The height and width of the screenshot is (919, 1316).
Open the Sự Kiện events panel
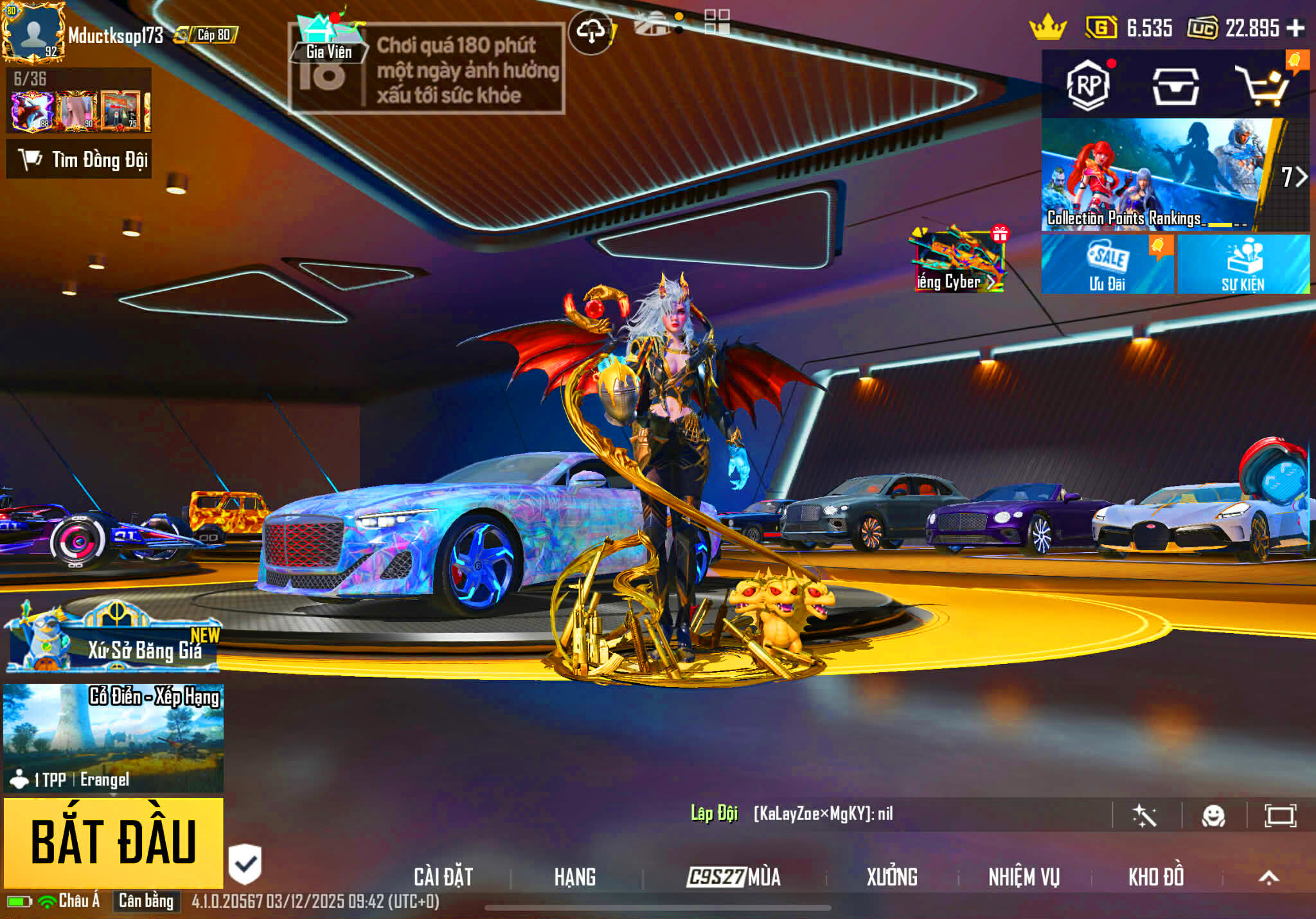tap(1243, 265)
